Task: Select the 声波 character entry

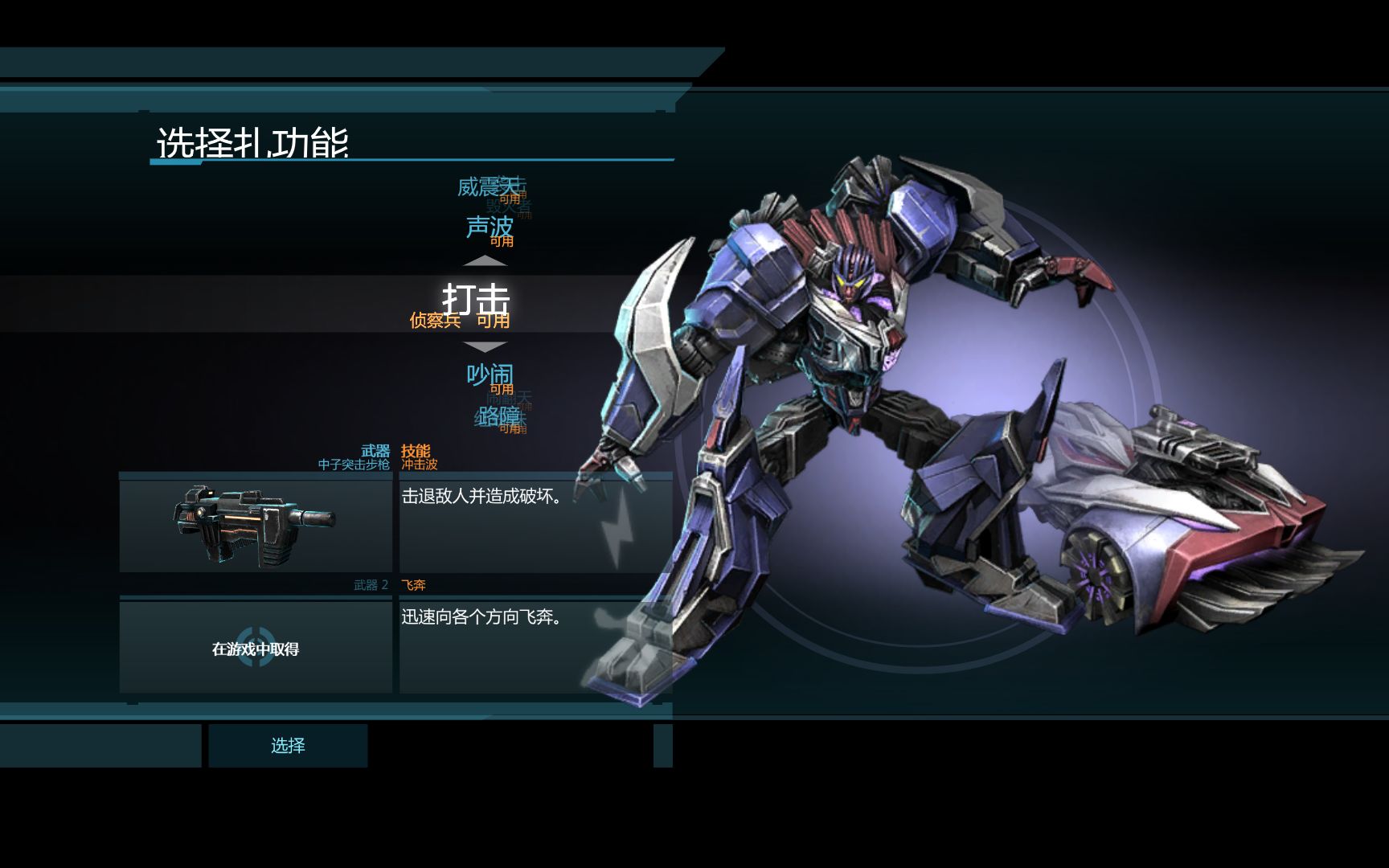Action: 489,227
